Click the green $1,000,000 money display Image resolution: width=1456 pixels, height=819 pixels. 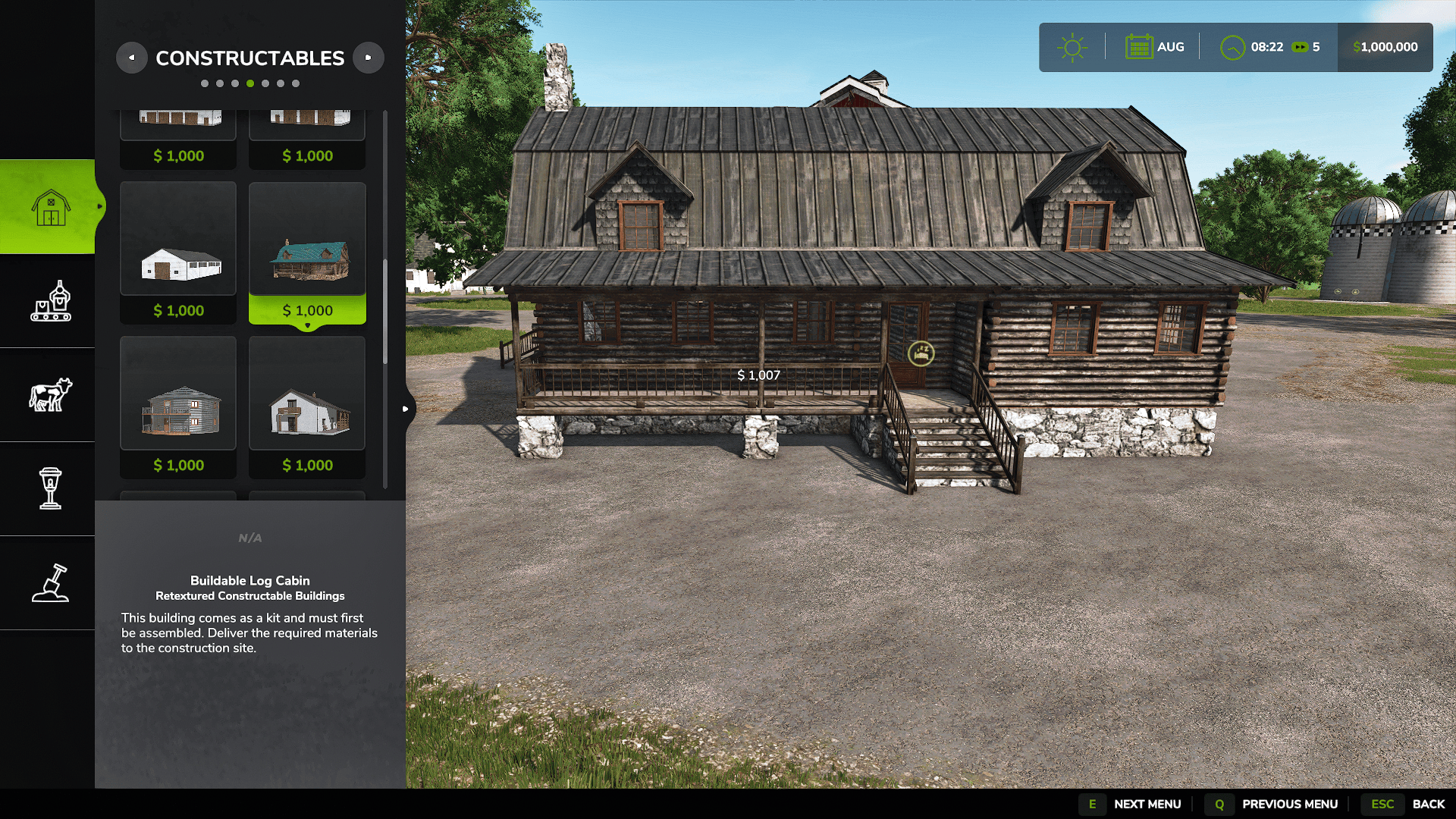[1385, 46]
